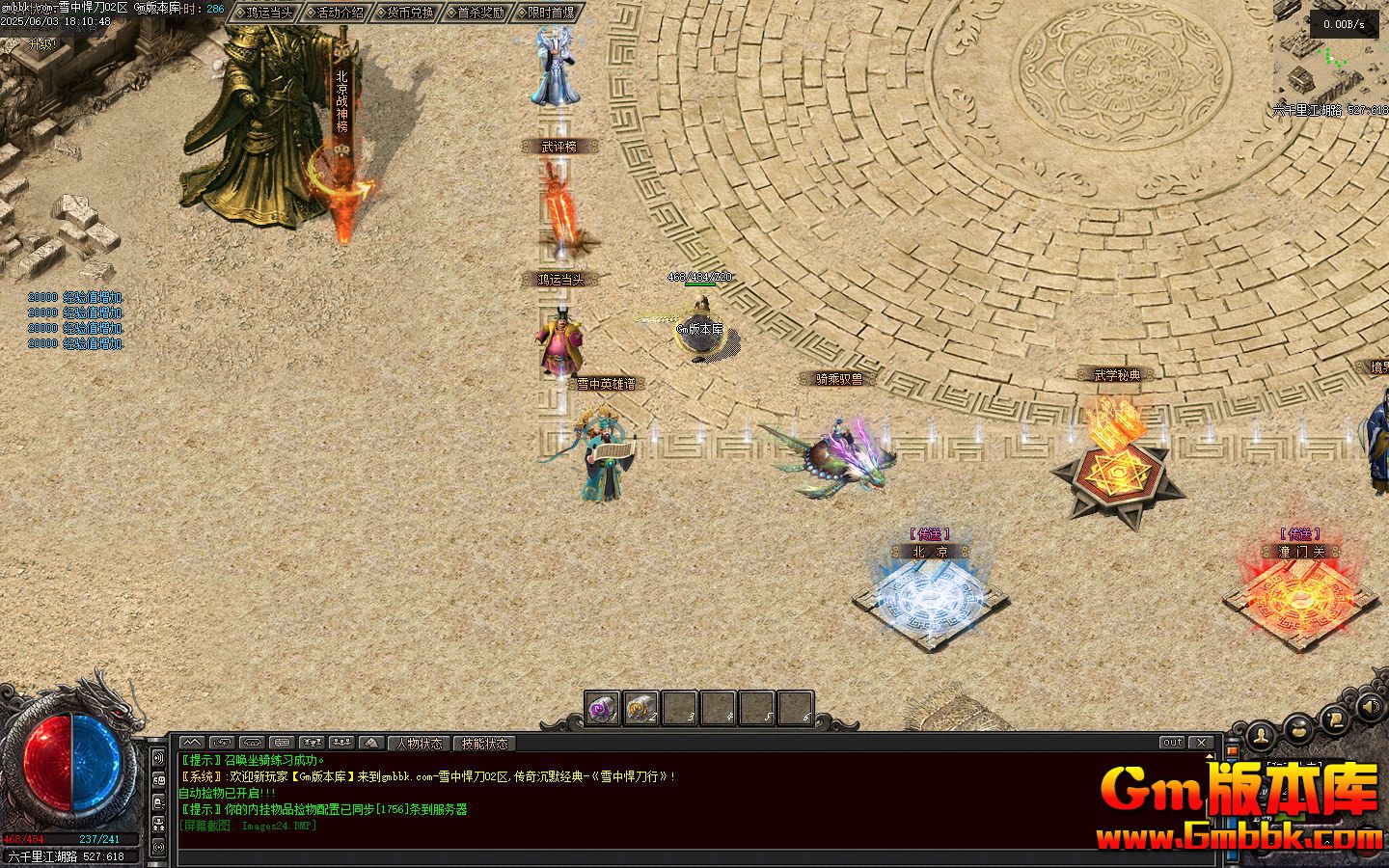The width and height of the screenshot is (1389, 868).
Task: Use the purple scroll in hotbar slot 1
Action: pos(603,710)
